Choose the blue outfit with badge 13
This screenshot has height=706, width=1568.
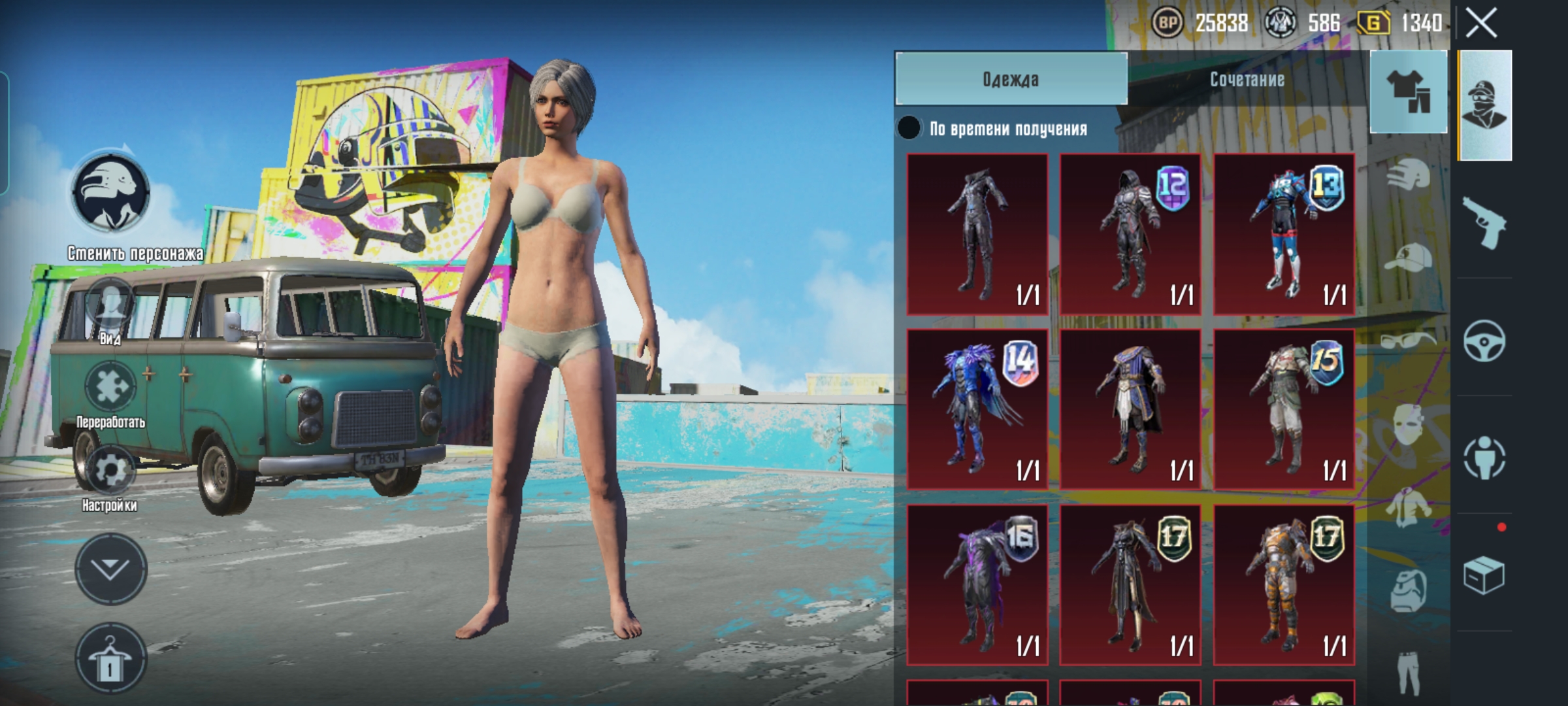[x=1284, y=234]
